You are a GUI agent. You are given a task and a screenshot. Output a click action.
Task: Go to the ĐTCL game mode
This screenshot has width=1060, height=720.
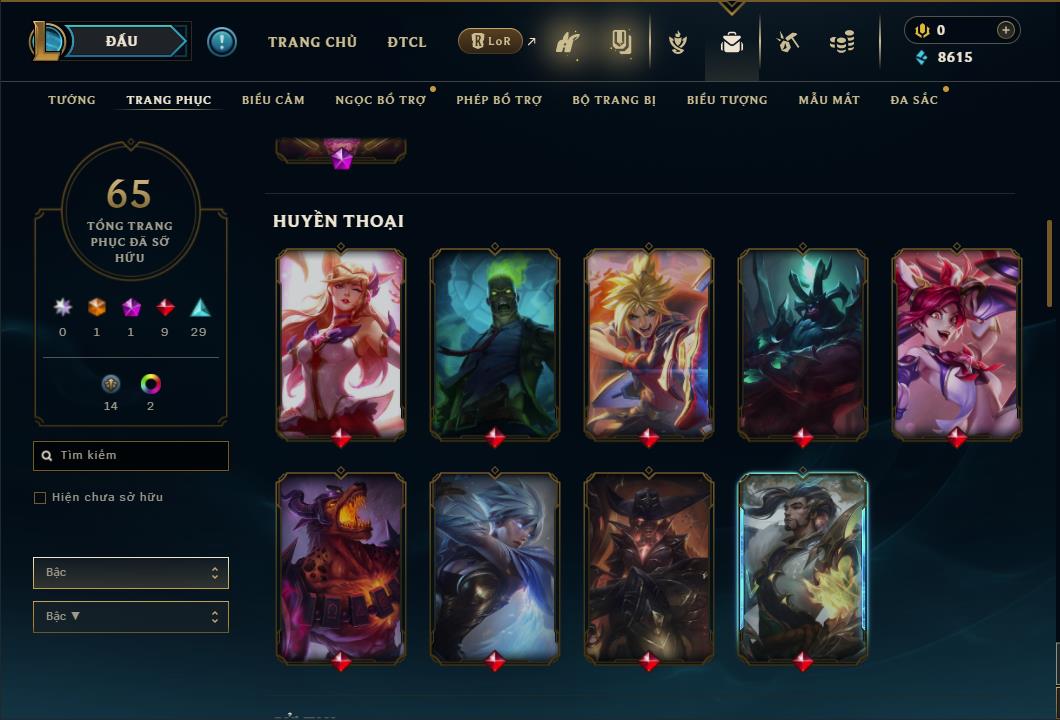tap(407, 42)
